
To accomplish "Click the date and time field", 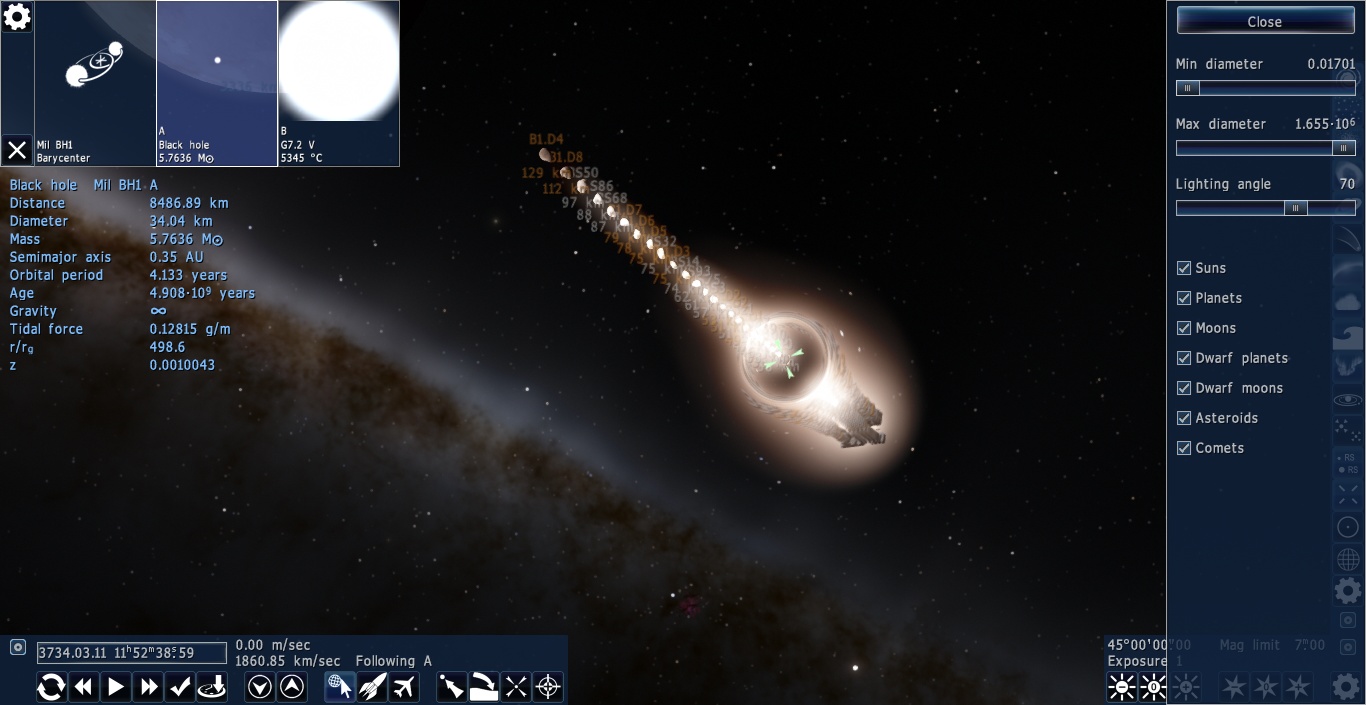I will click(x=131, y=653).
